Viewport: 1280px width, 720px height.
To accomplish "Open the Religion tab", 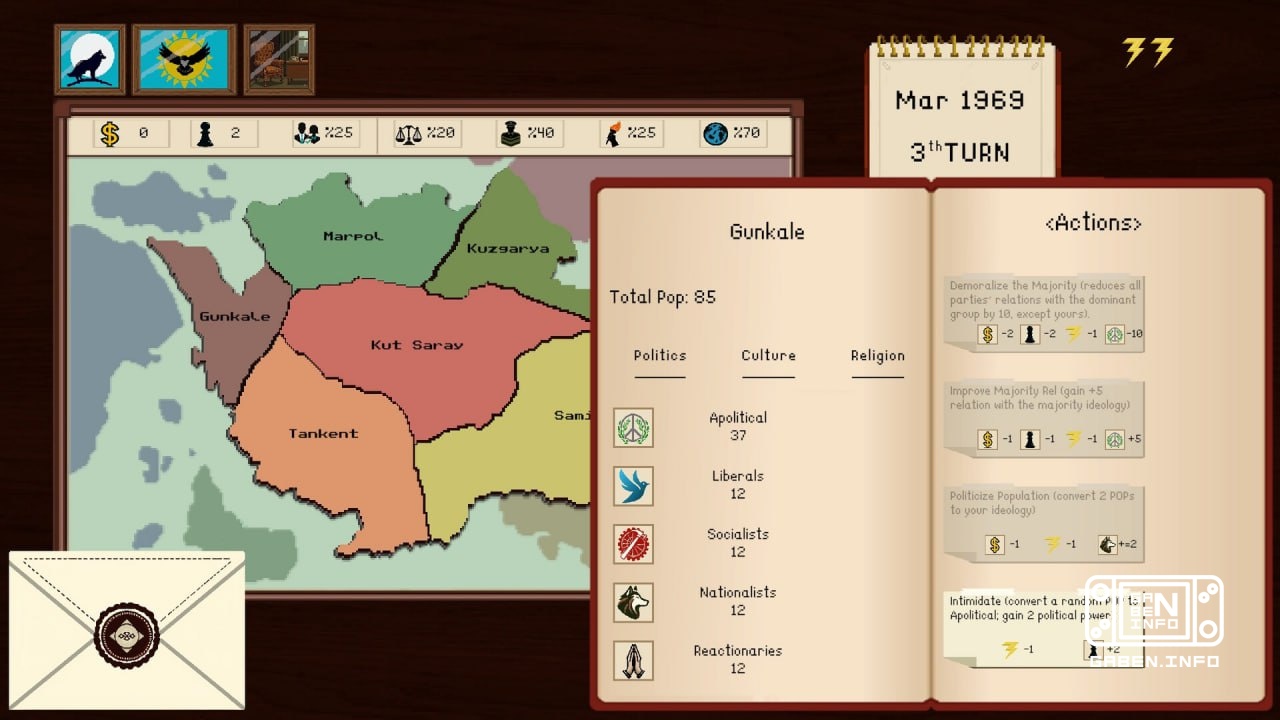I will (877, 356).
